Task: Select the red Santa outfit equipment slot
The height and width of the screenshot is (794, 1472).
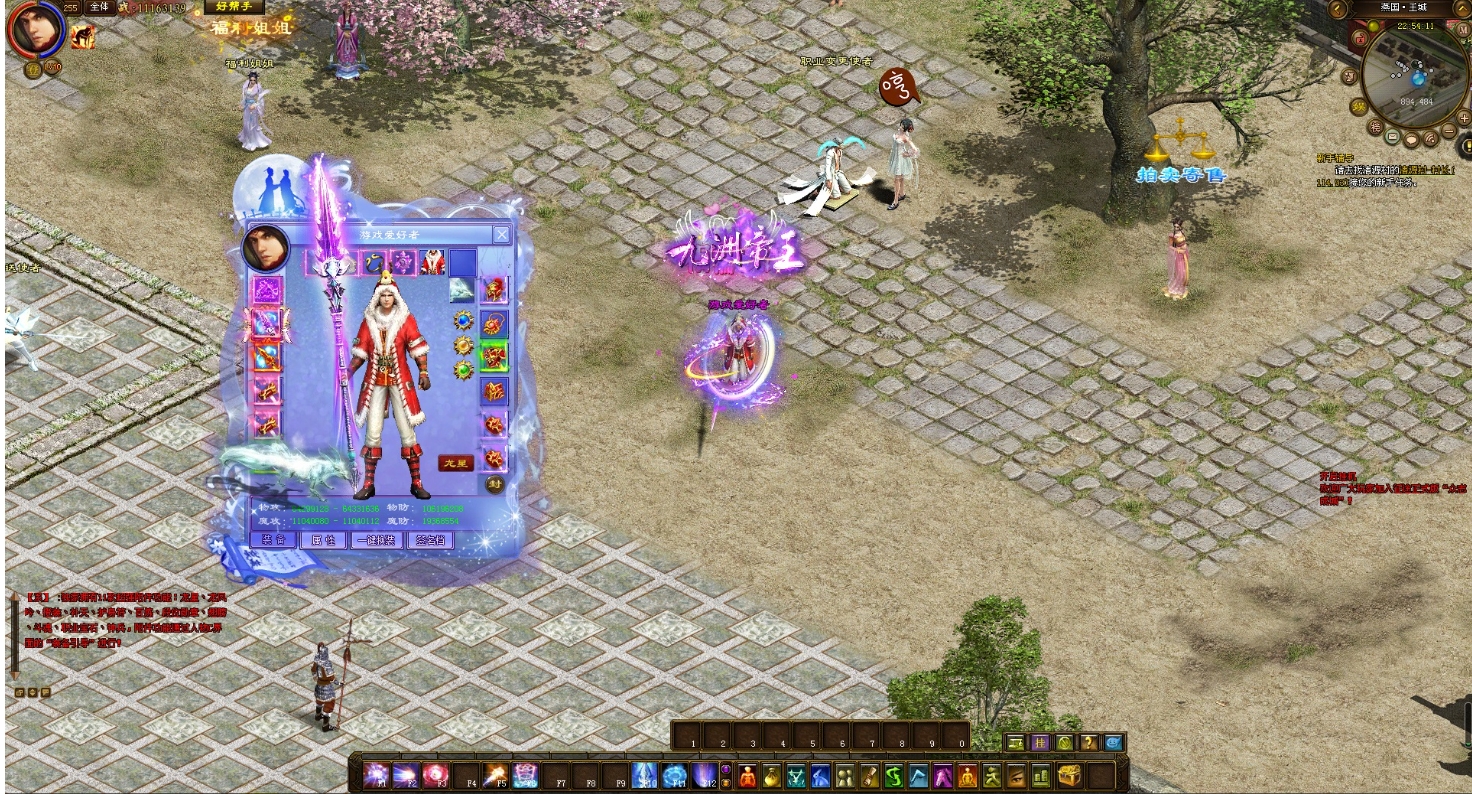Action: (432, 263)
